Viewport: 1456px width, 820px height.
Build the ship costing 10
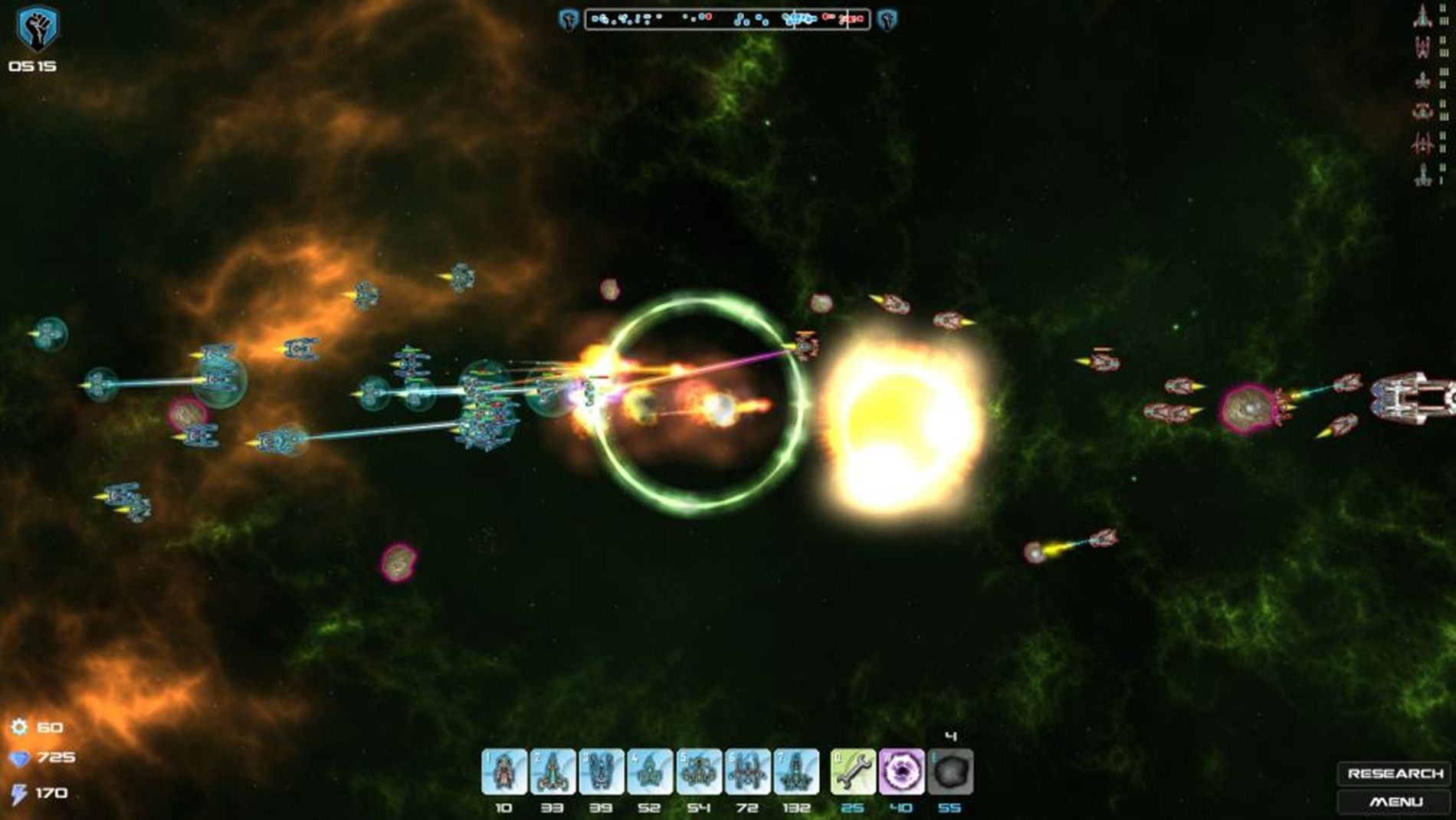pyautogui.click(x=504, y=772)
